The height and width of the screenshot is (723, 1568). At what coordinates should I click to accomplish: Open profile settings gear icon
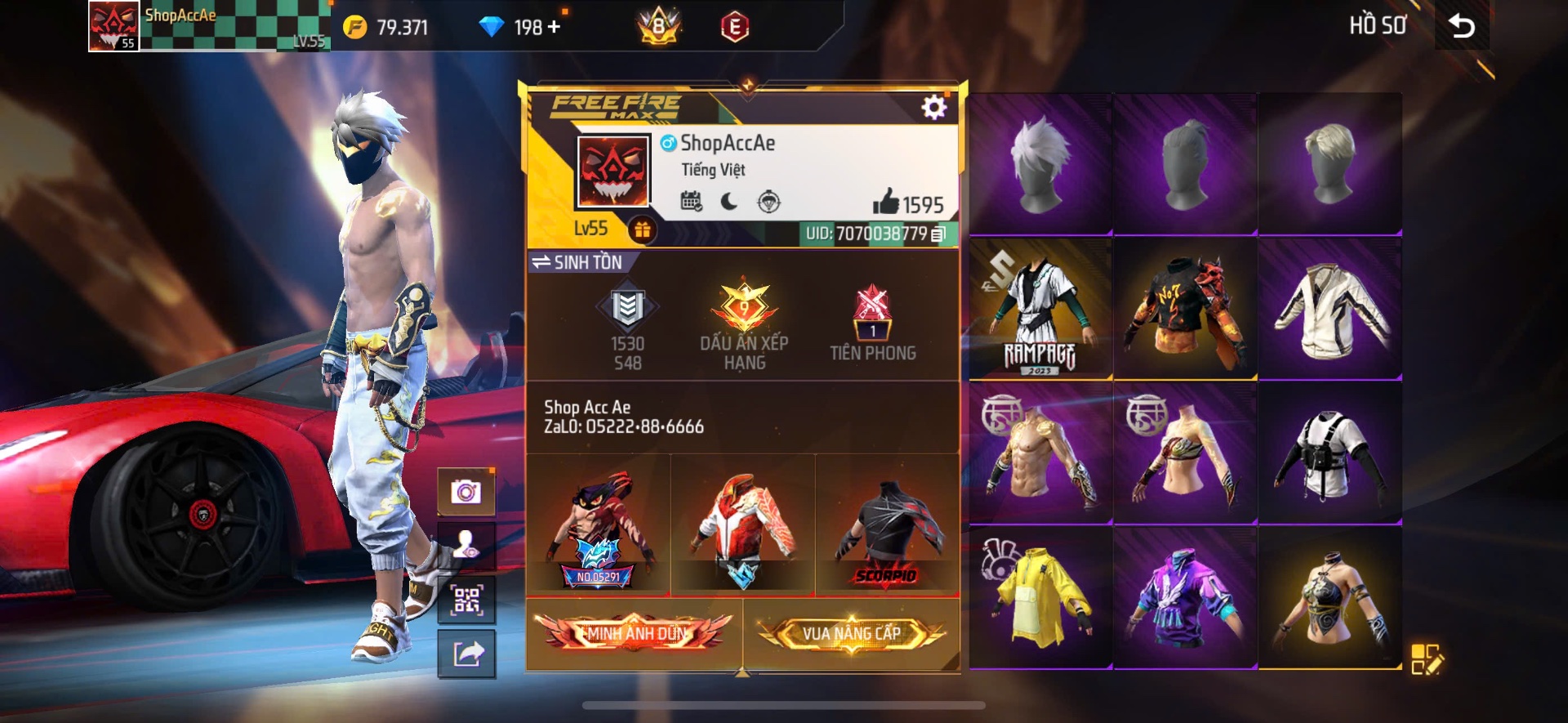tap(933, 107)
